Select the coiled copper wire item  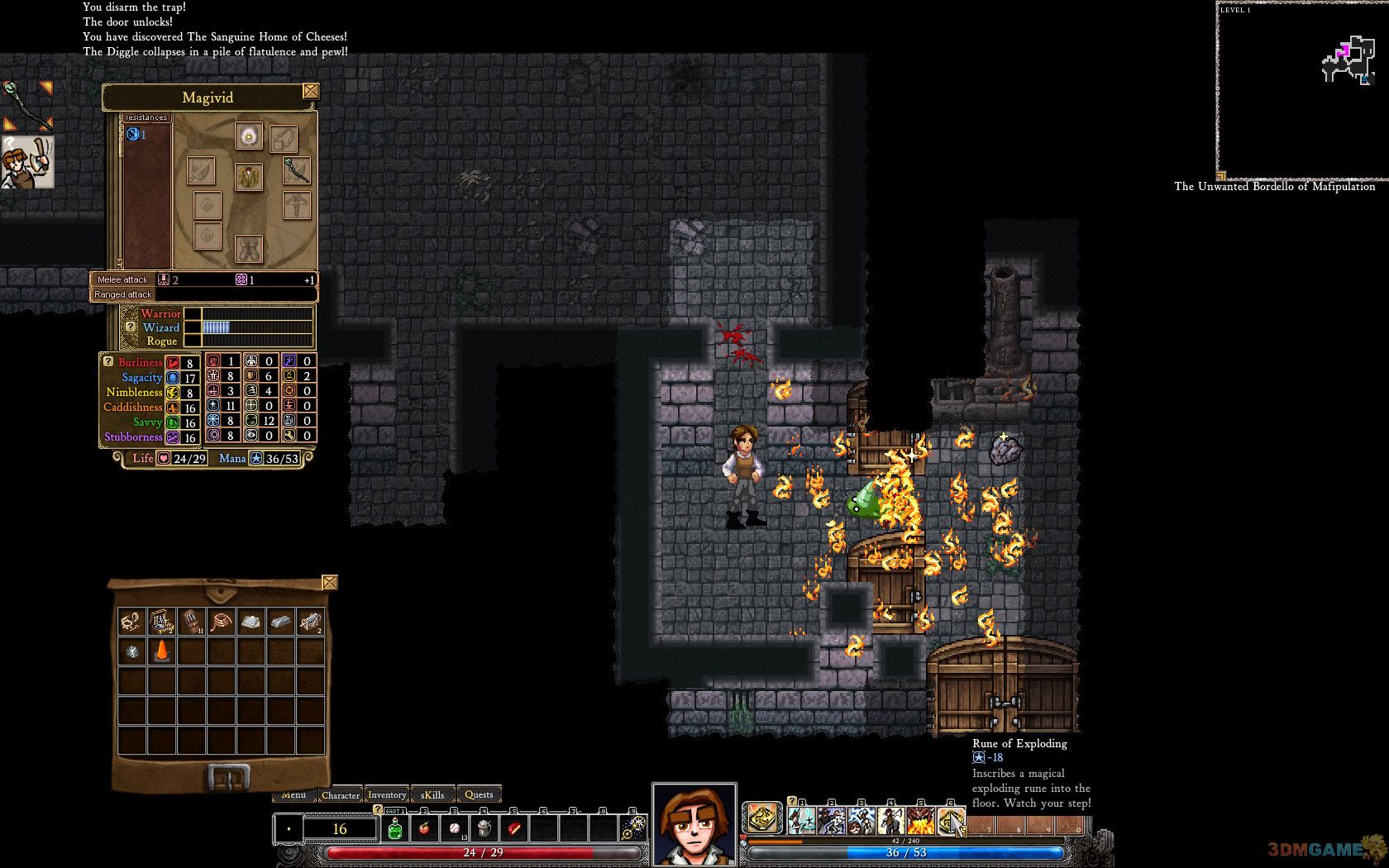point(221,621)
